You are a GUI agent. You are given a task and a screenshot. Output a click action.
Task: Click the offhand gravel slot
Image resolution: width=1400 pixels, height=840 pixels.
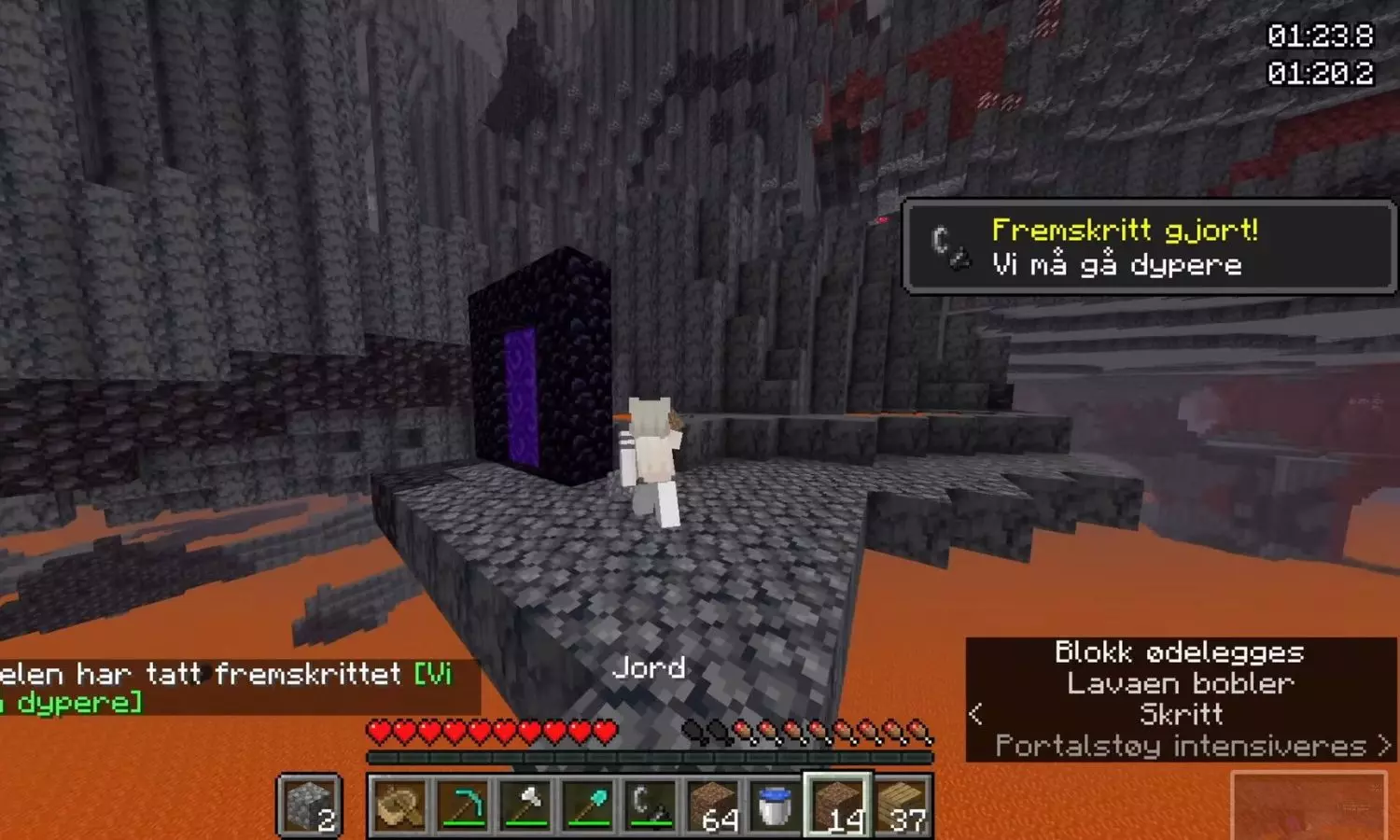point(309,805)
